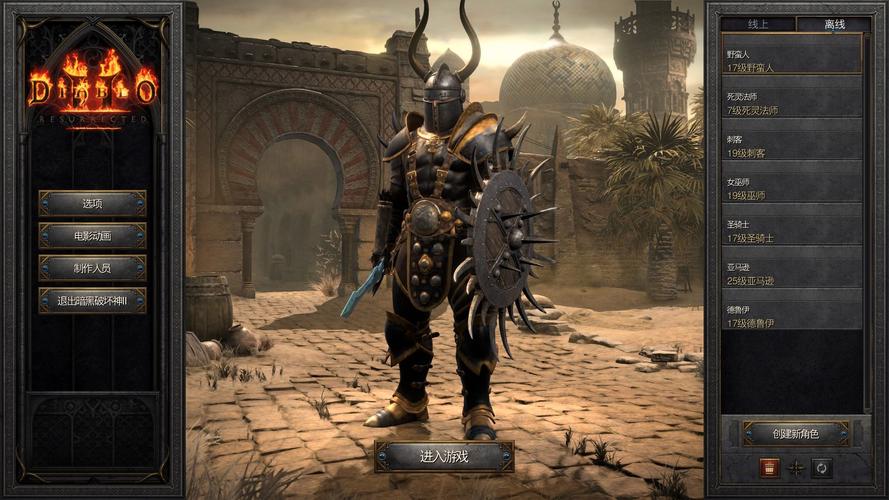This screenshot has height=500, width=889.
Task: Open the 电影动画 cinematics menu
Action: (92, 235)
